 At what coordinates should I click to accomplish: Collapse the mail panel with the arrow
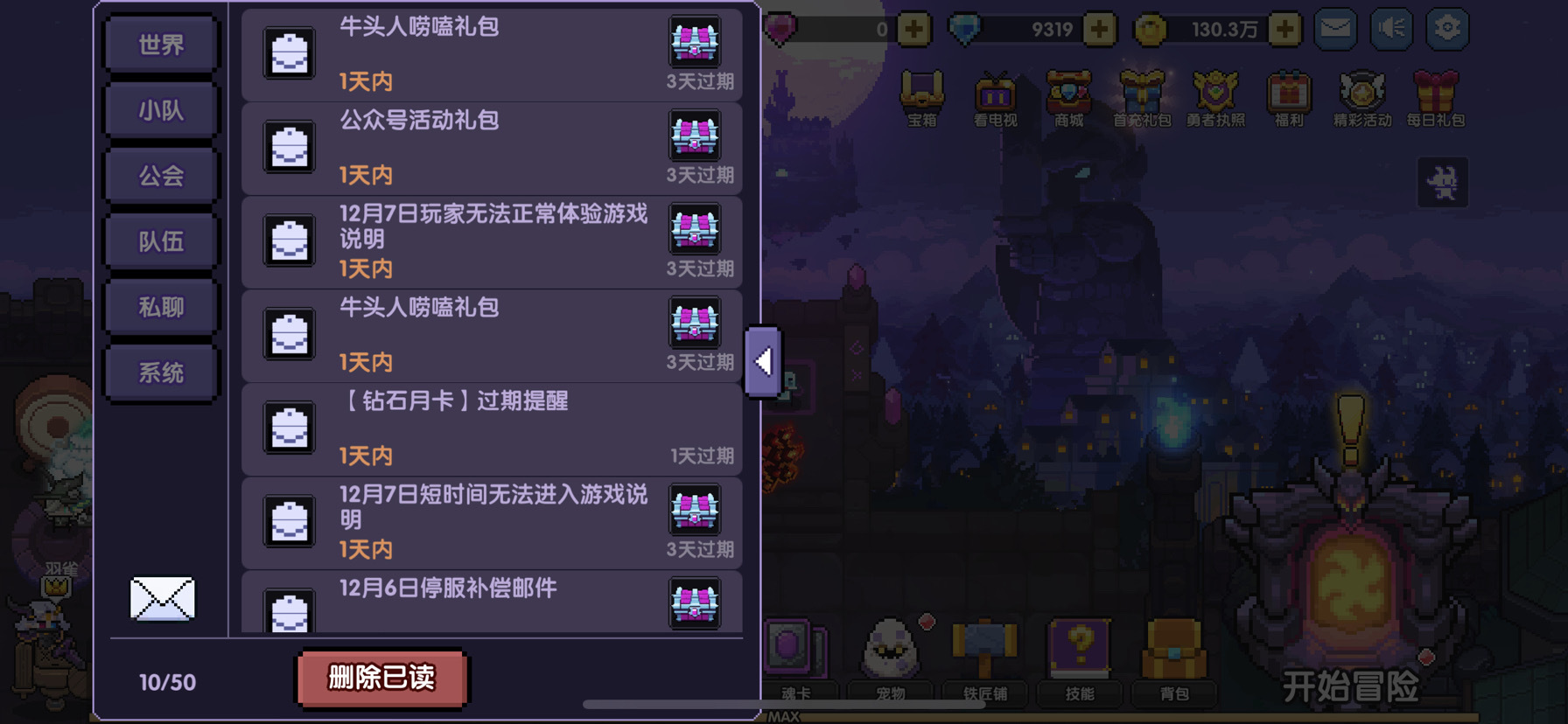pos(763,360)
